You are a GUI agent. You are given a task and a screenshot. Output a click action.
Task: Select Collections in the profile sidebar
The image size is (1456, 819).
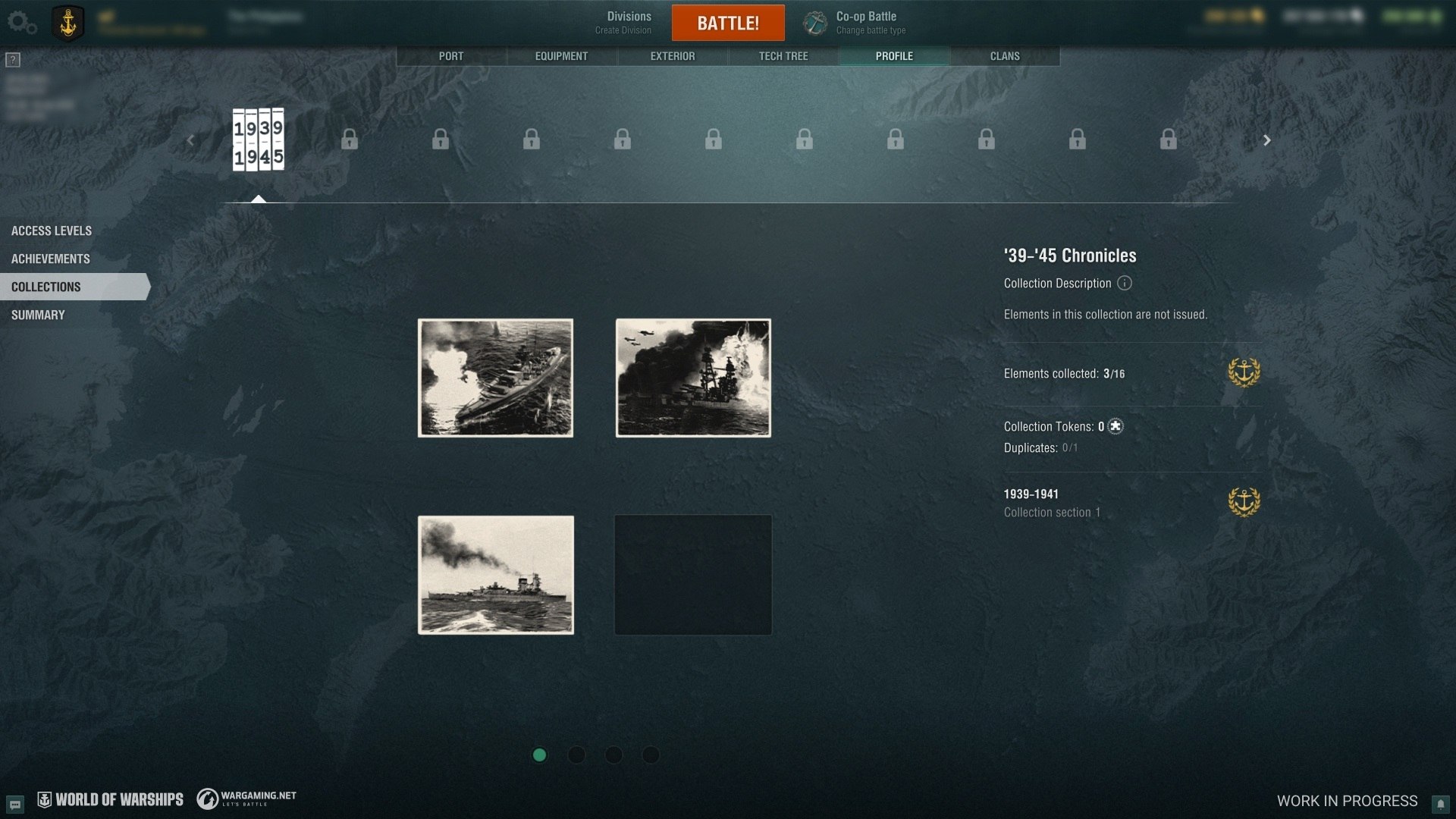46,287
